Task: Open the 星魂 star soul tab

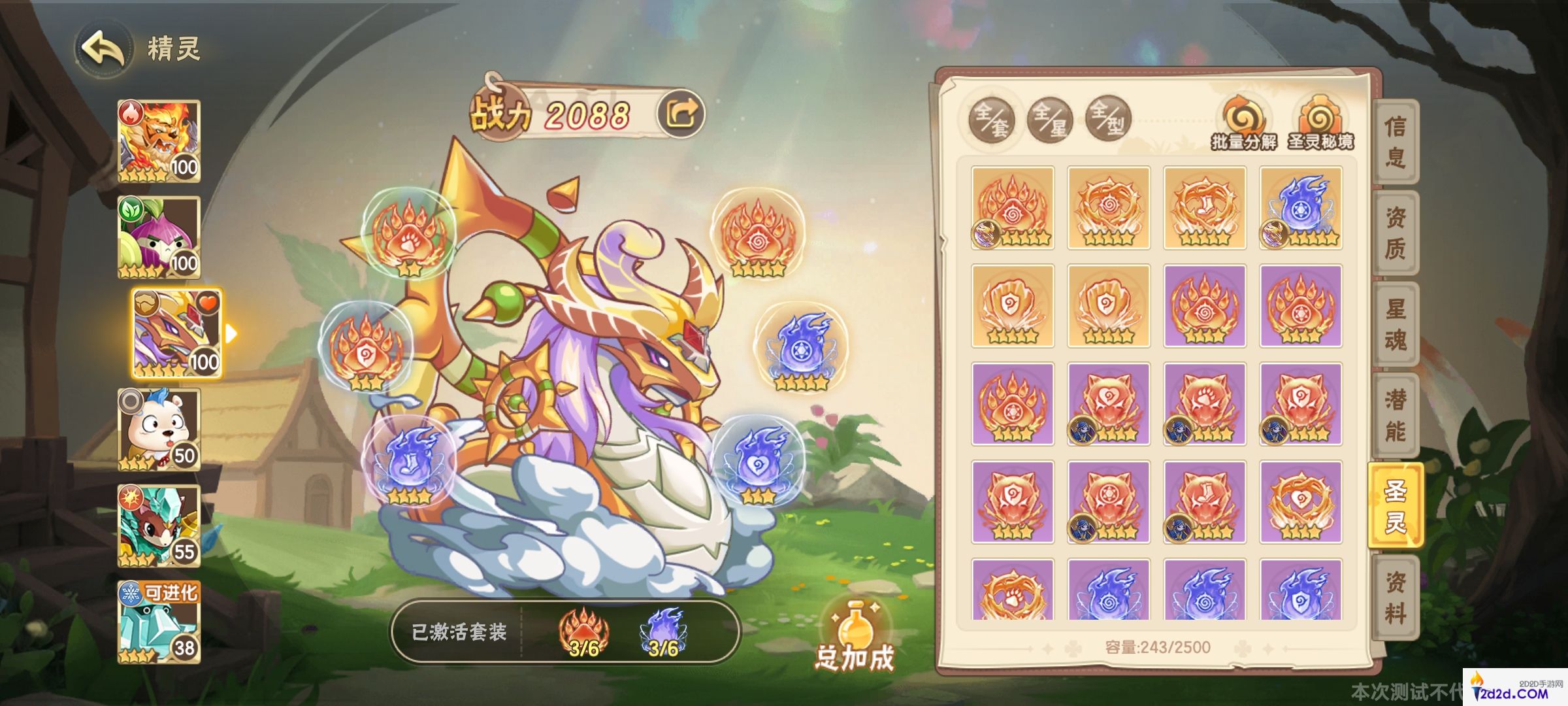Action: point(1395,324)
